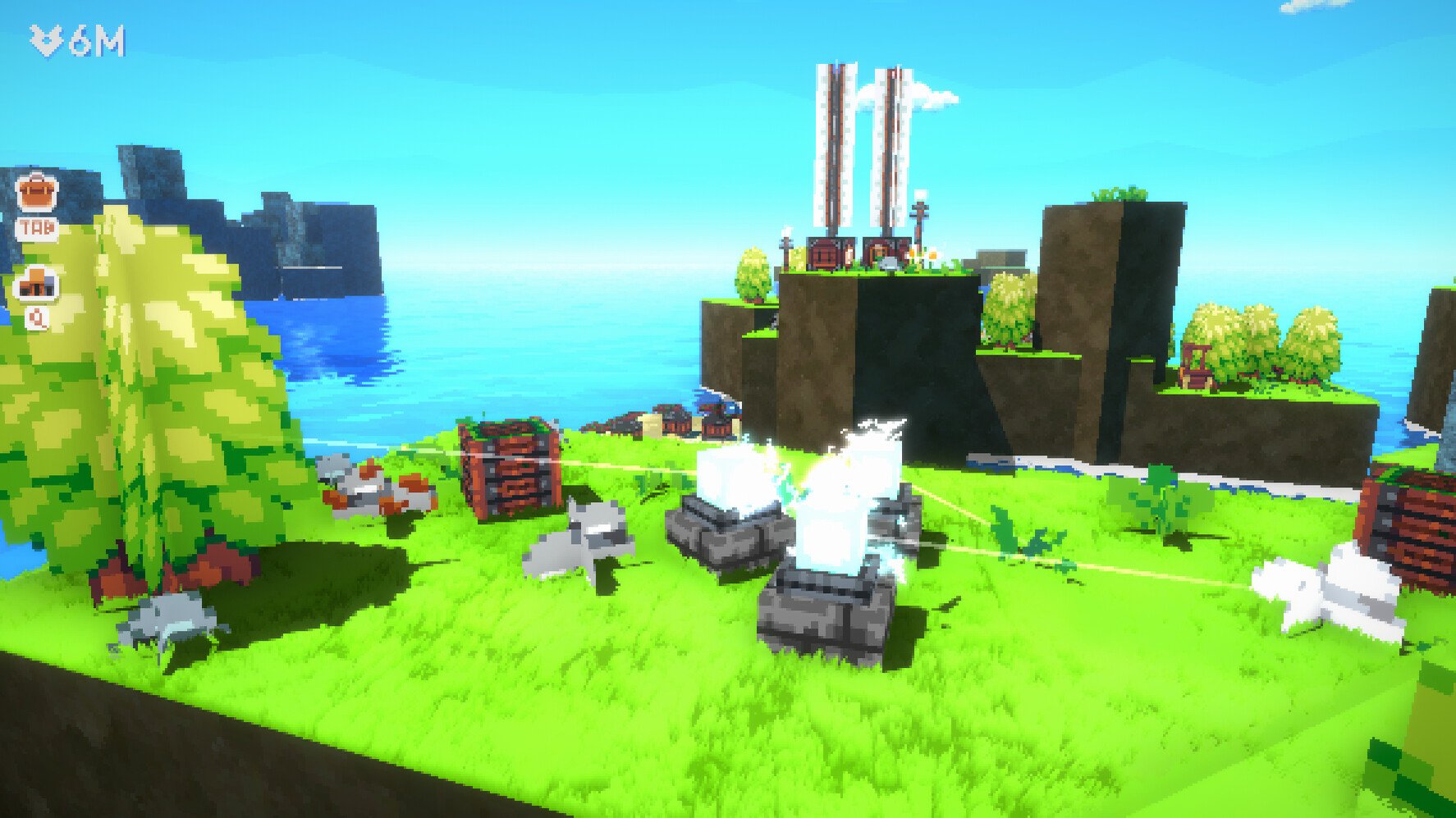Open the building blocks menu icon
Image resolution: width=1456 pixels, height=818 pixels.
click(x=37, y=283)
